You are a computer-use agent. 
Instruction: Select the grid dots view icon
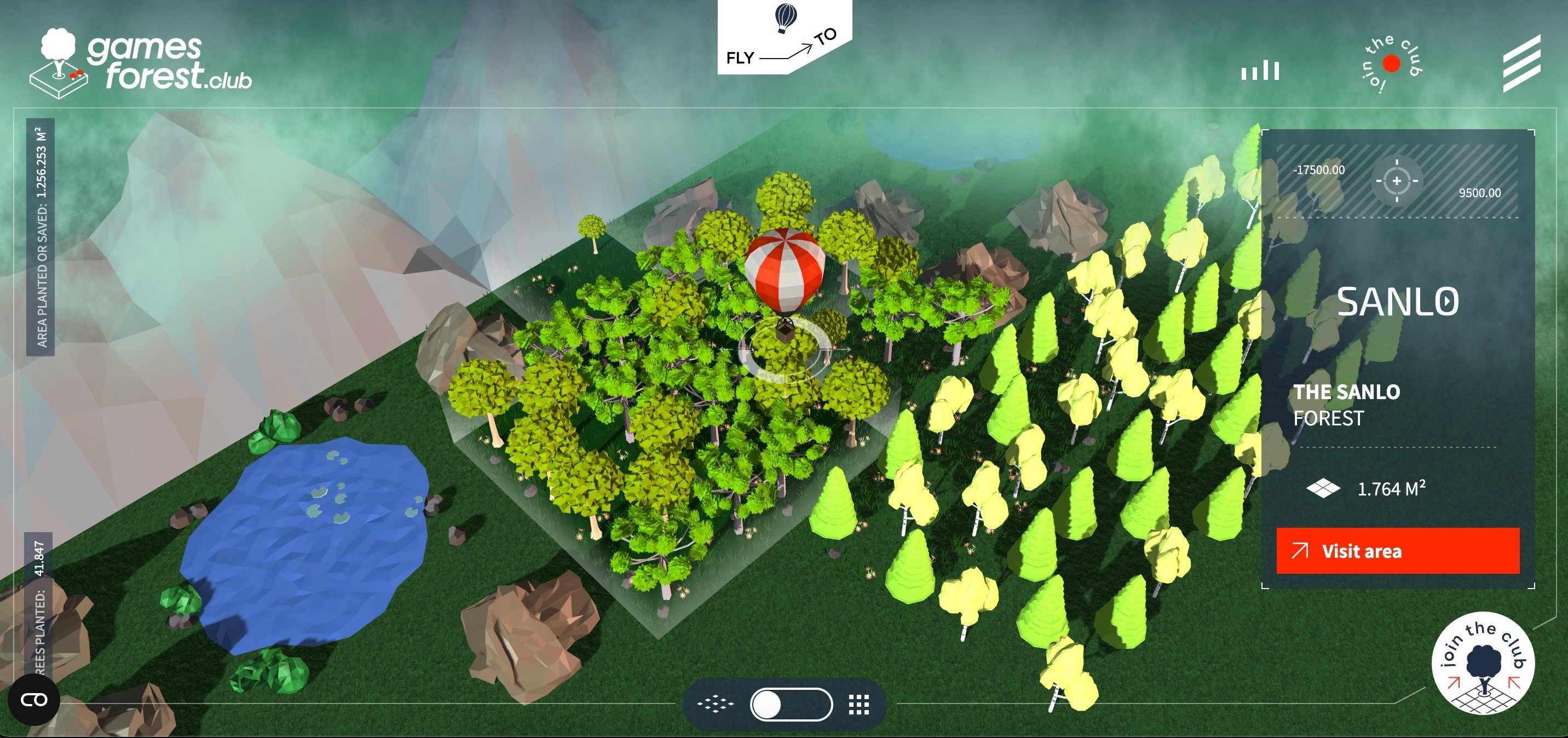click(x=859, y=705)
